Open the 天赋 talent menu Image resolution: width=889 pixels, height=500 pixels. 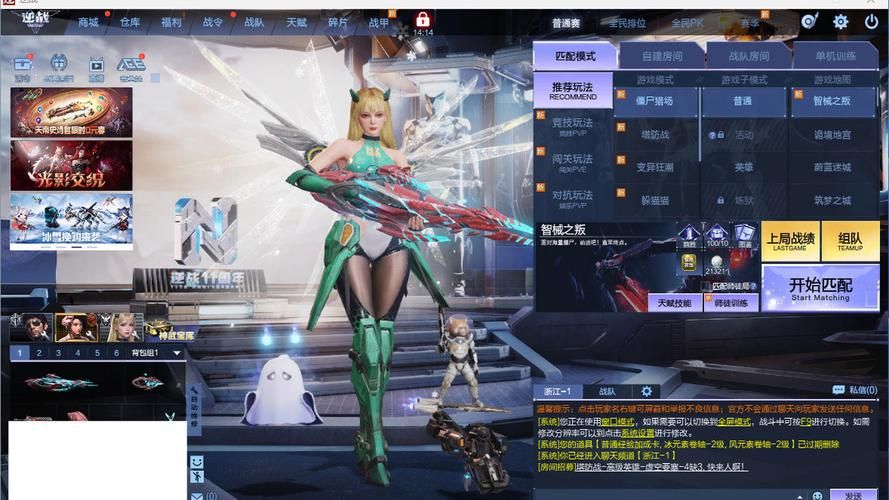297,22
